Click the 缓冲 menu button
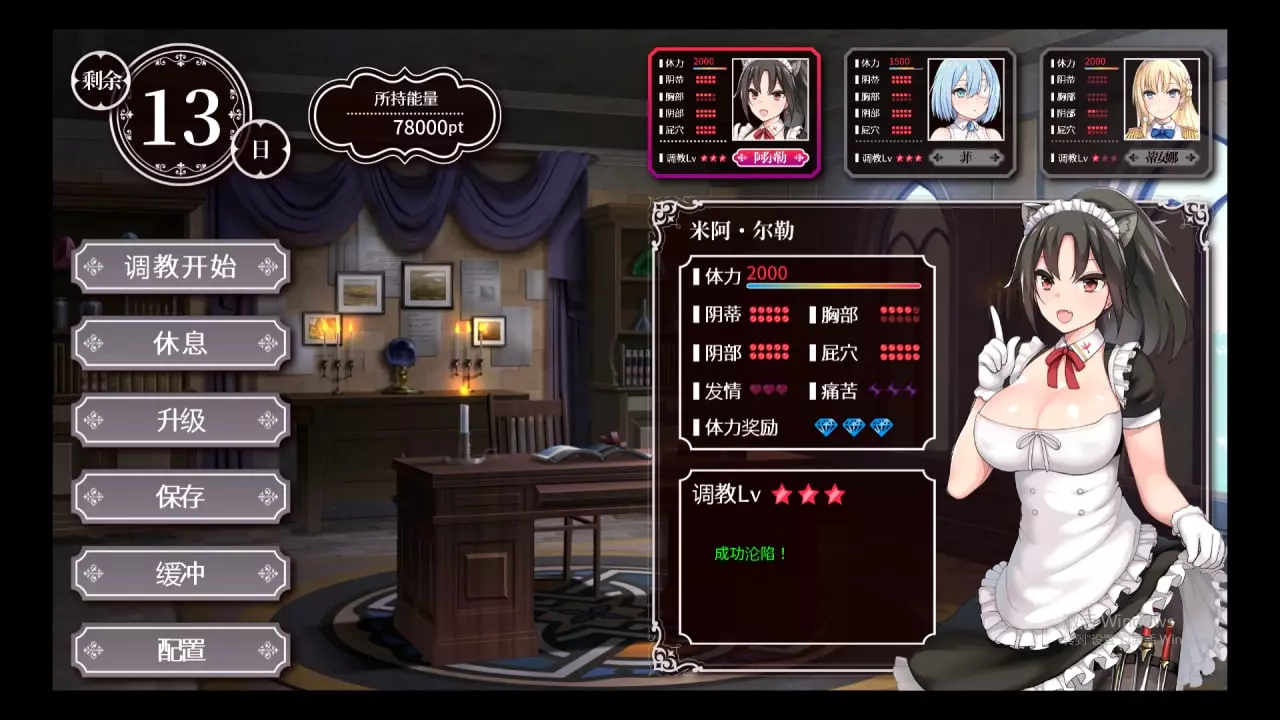 [x=181, y=574]
